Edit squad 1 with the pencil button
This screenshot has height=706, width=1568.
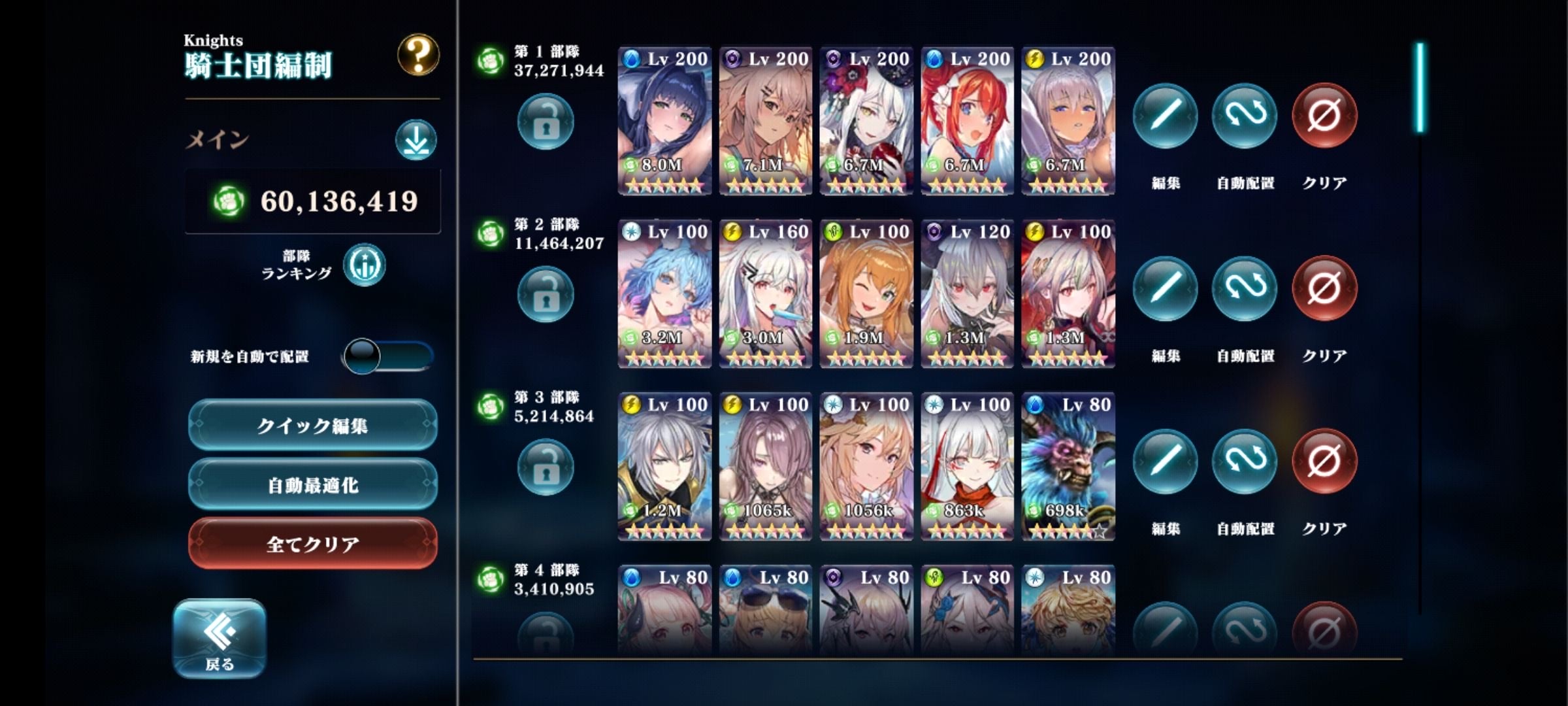click(x=1165, y=116)
